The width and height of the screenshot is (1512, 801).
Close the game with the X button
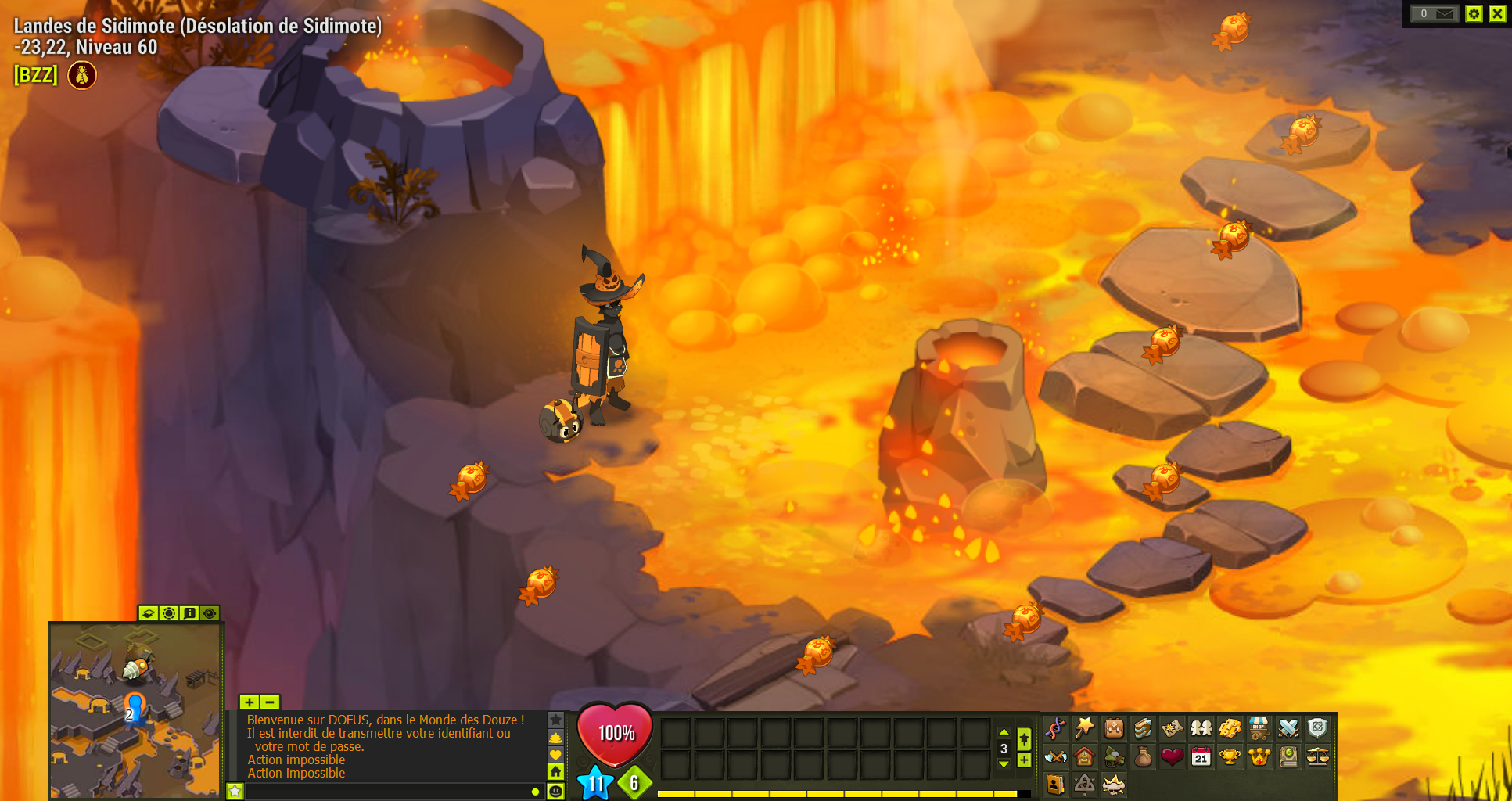[1497, 13]
